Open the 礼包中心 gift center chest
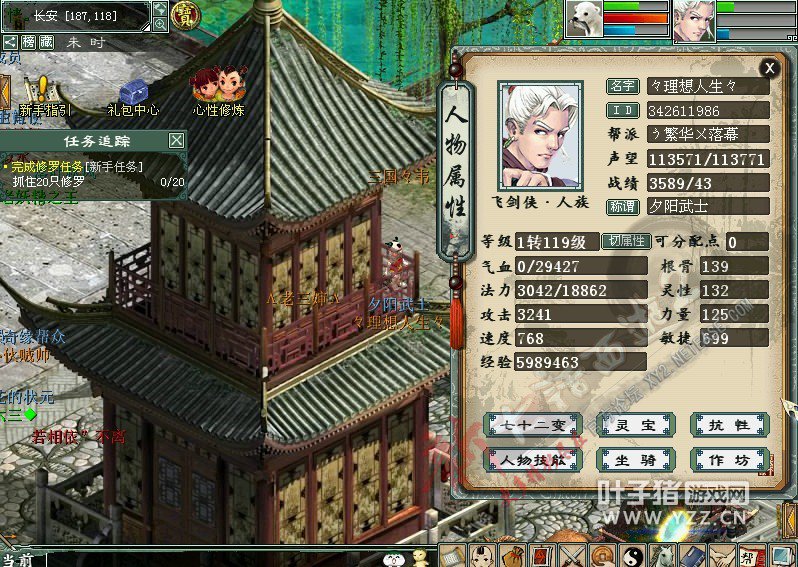 pos(133,96)
